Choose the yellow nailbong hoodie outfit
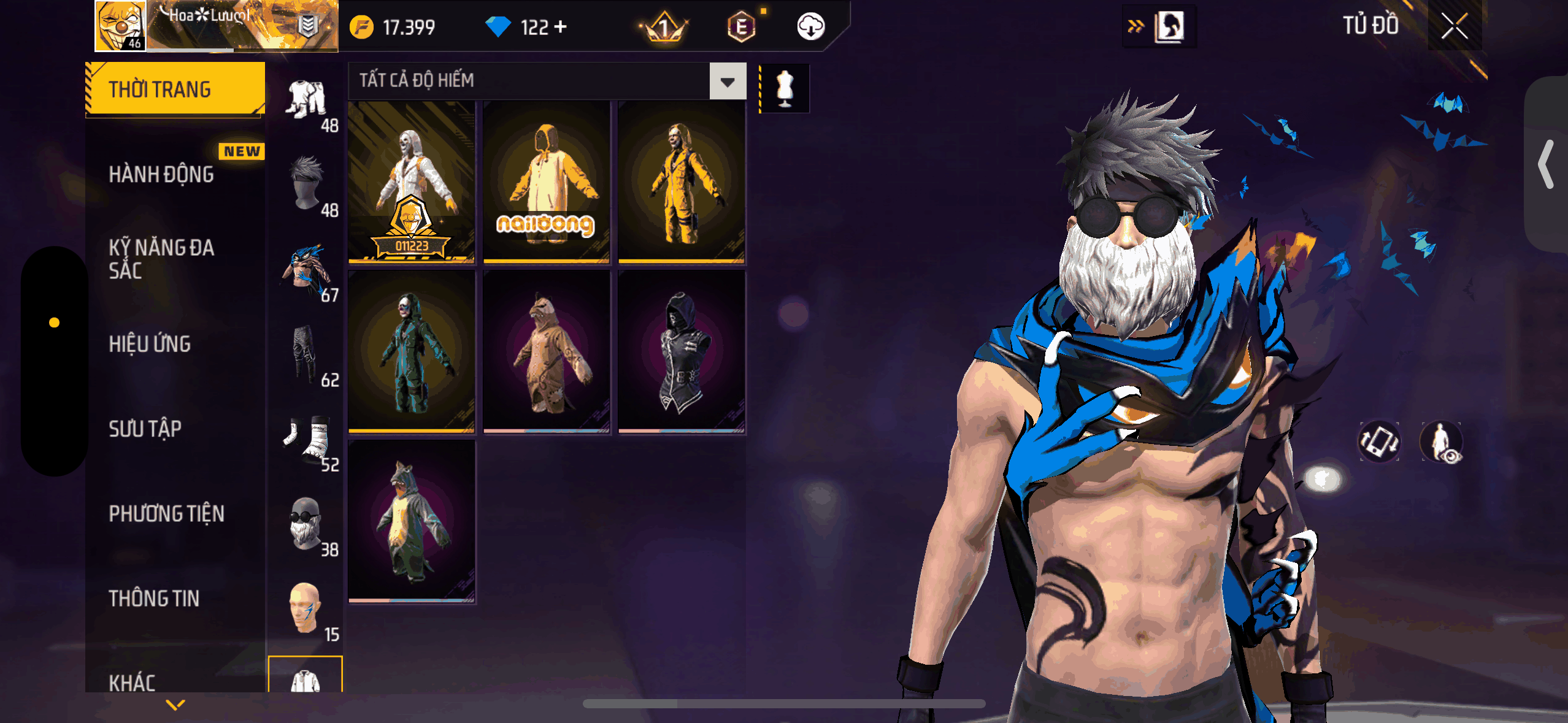The height and width of the screenshot is (723, 1568). (x=547, y=182)
